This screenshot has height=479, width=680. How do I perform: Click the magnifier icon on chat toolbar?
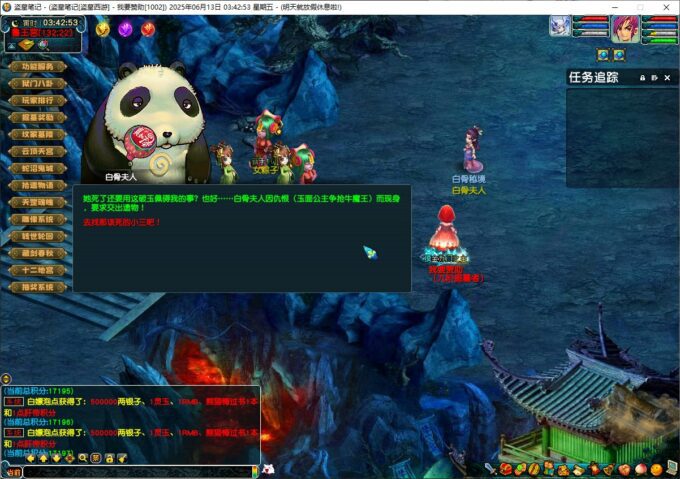point(83,457)
